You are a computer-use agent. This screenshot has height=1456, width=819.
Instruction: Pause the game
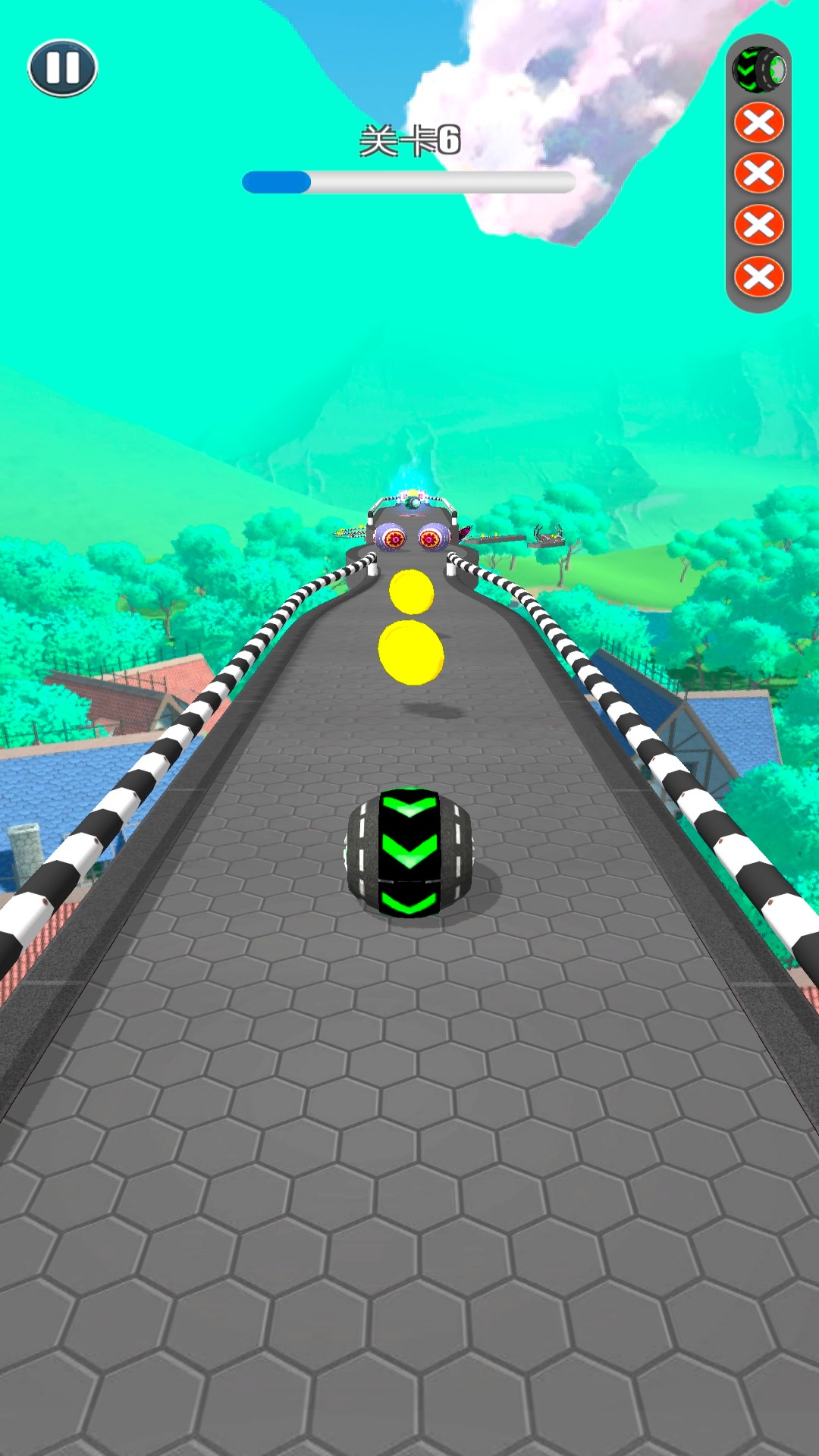tap(62, 68)
